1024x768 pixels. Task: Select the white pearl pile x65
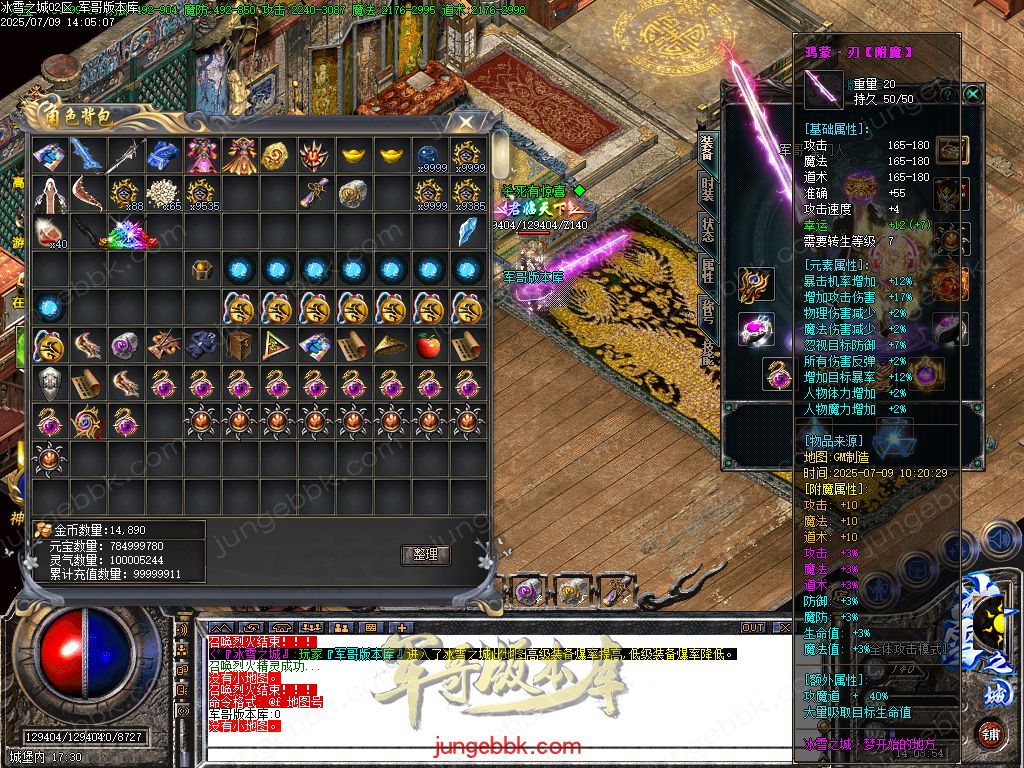click(x=162, y=194)
